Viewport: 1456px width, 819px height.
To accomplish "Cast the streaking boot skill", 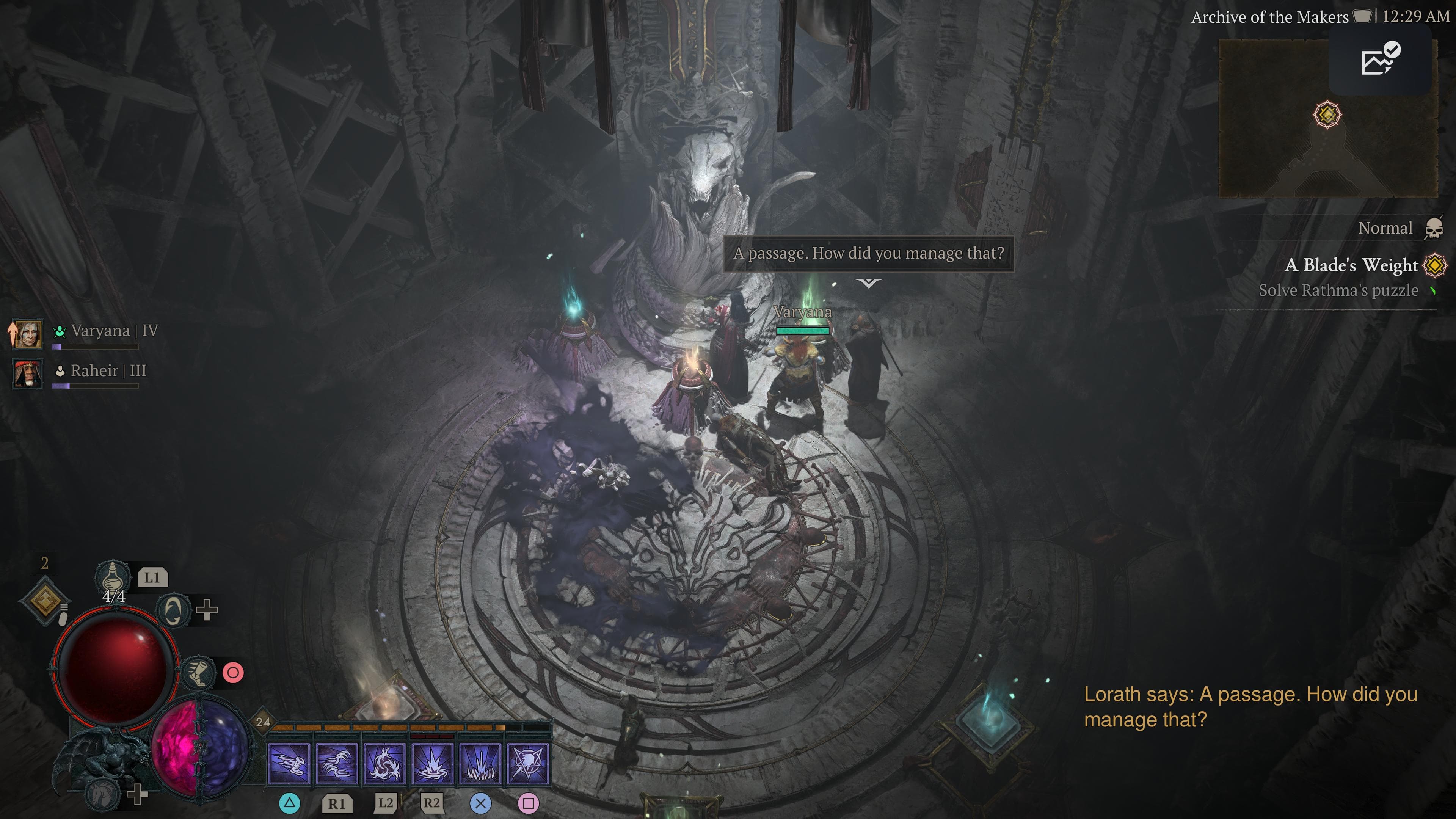I will pyautogui.click(x=289, y=764).
